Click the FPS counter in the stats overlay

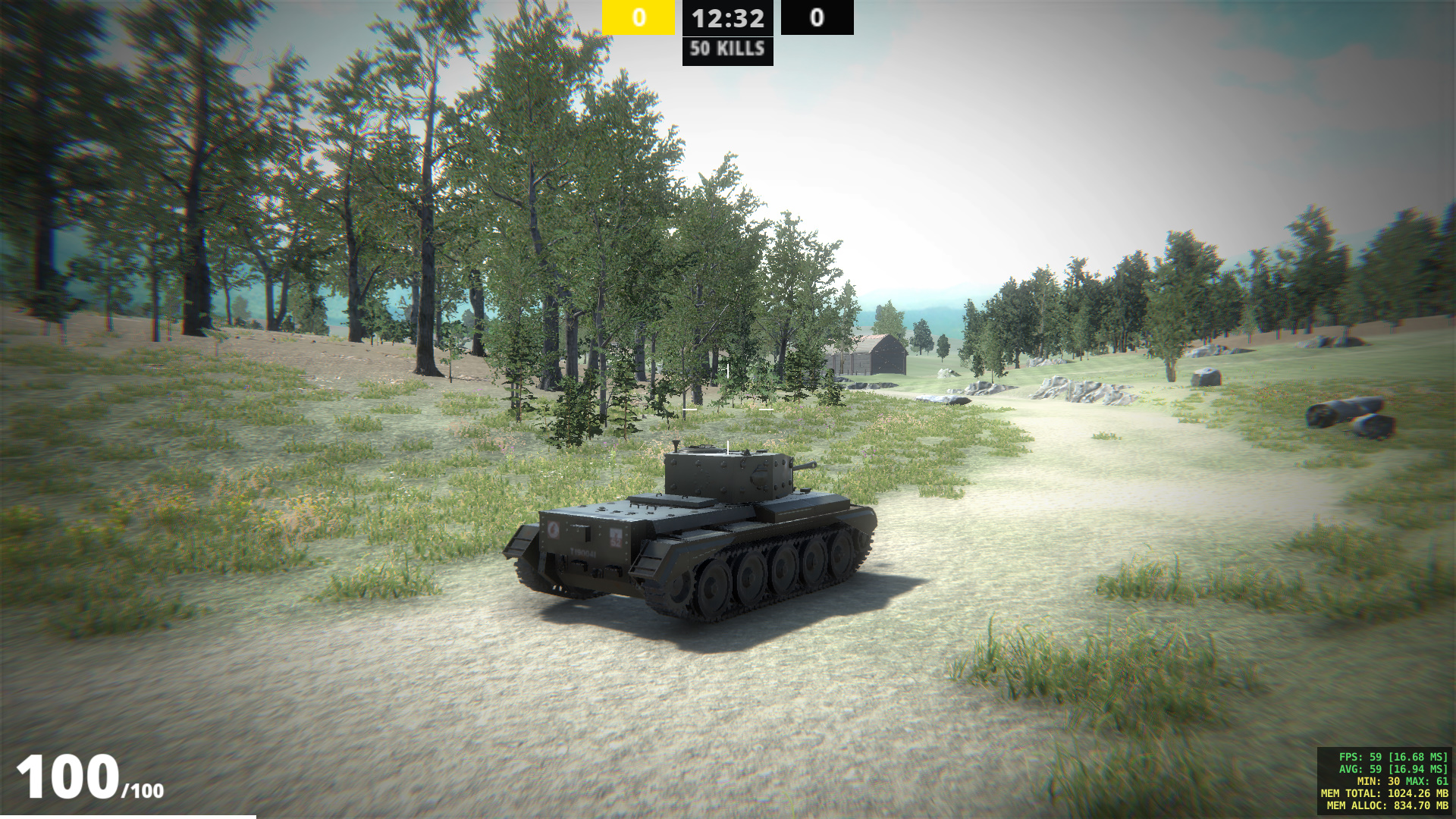(x=1394, y=757)
